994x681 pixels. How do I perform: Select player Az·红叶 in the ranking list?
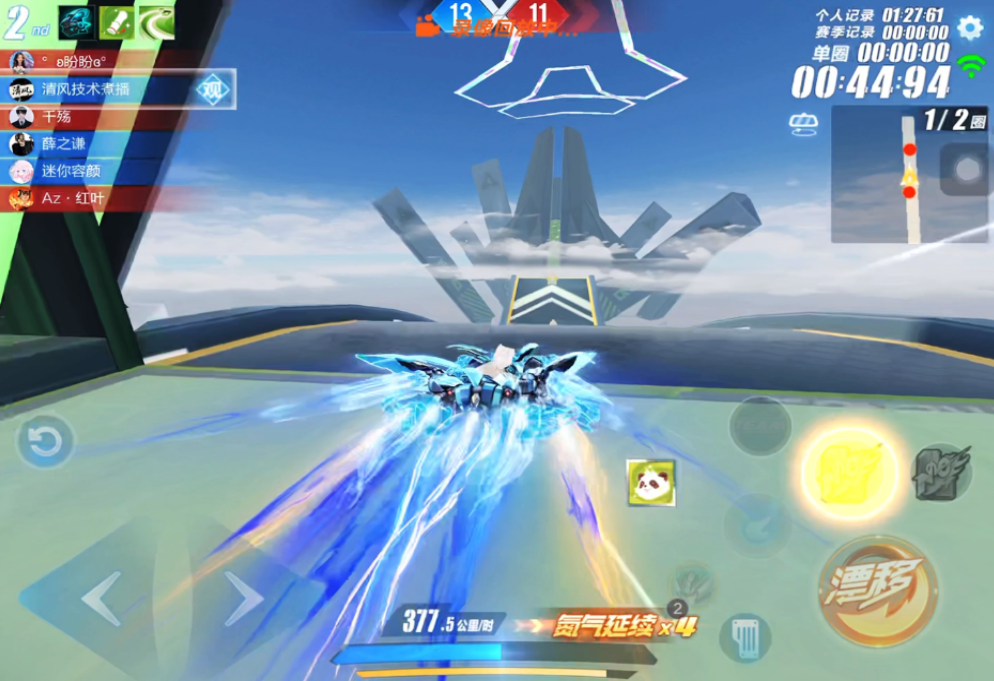(70, 198)
